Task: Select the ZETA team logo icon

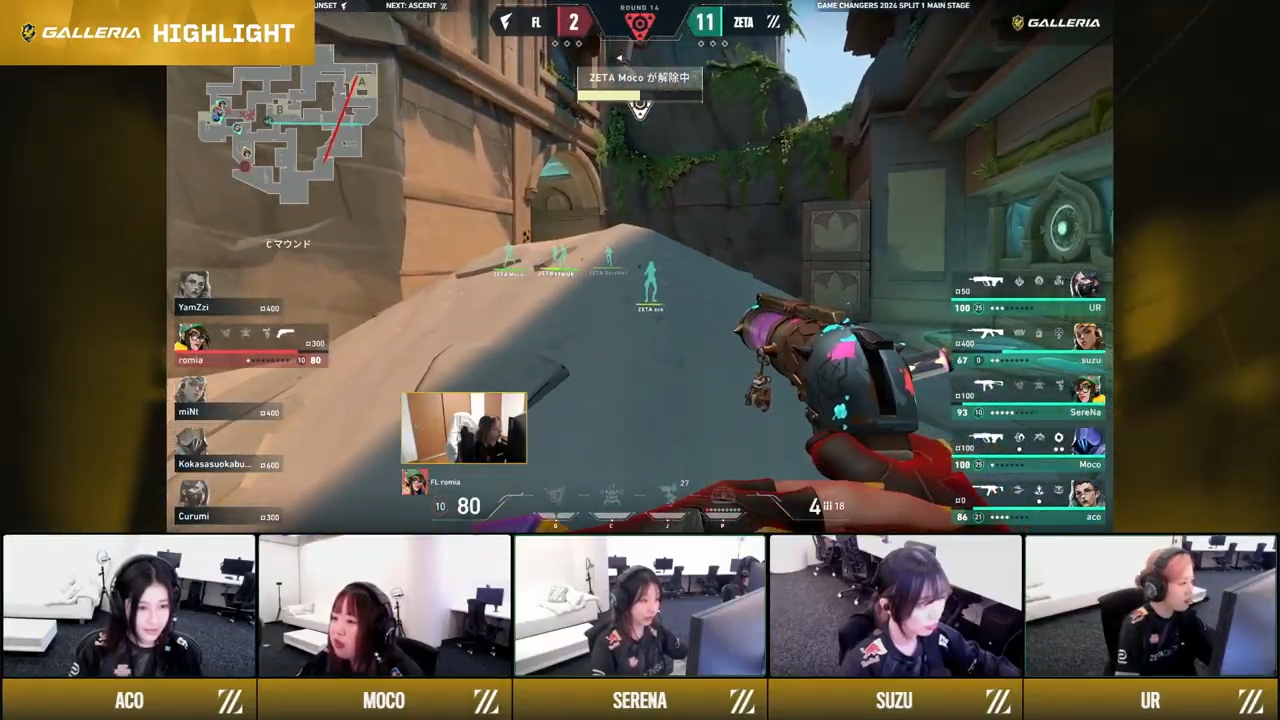Action: click(773, 22)
